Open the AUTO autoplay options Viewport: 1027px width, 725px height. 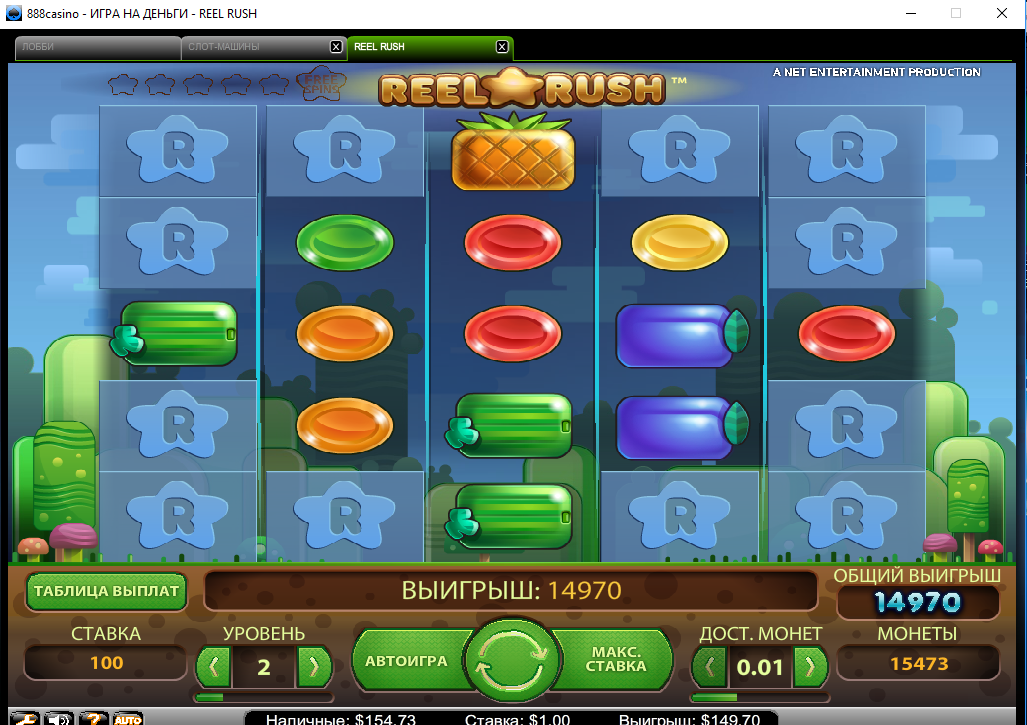[127, 718]
